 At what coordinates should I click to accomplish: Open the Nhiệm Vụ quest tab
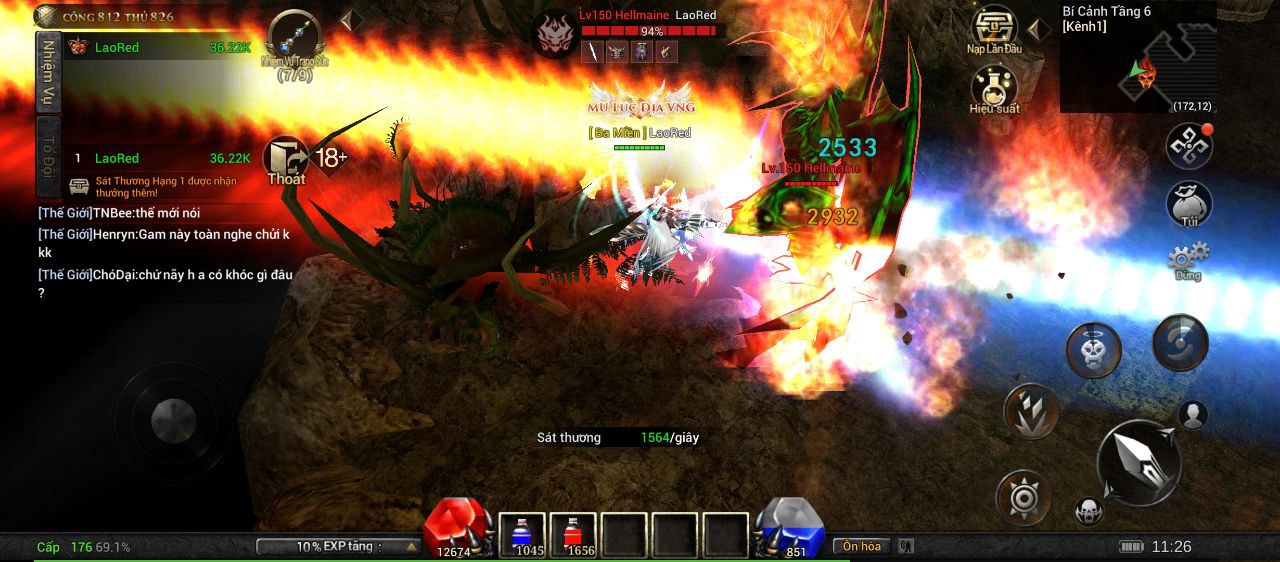(47, 70)
